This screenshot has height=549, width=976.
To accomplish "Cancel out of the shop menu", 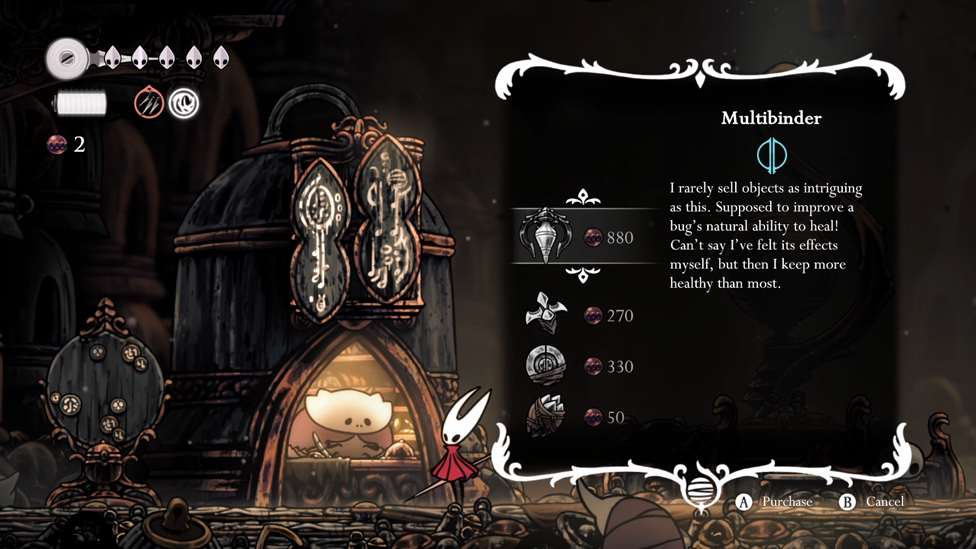I will point(872,501).
